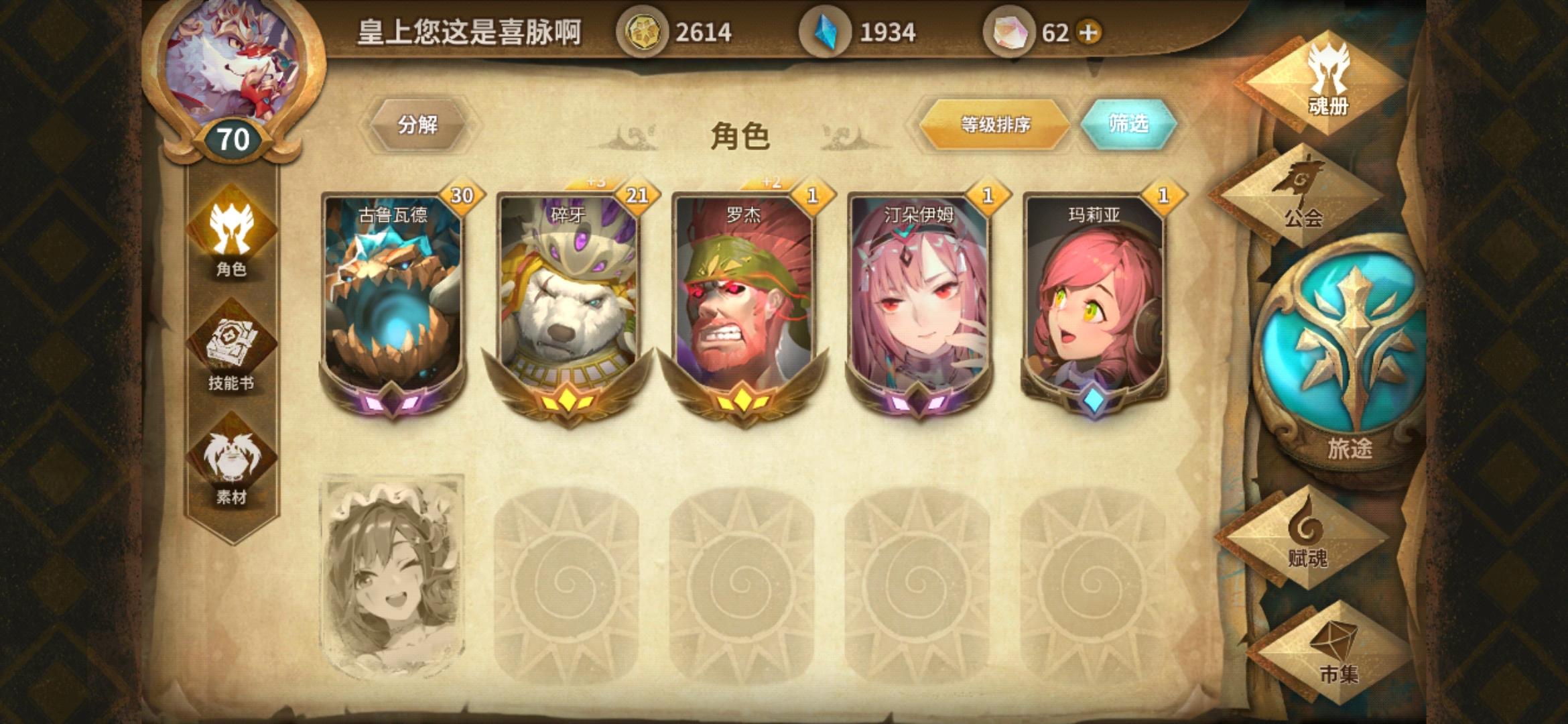Toggle 分解 decompose mode
The image size is (1568, 724).
[417, 125]
